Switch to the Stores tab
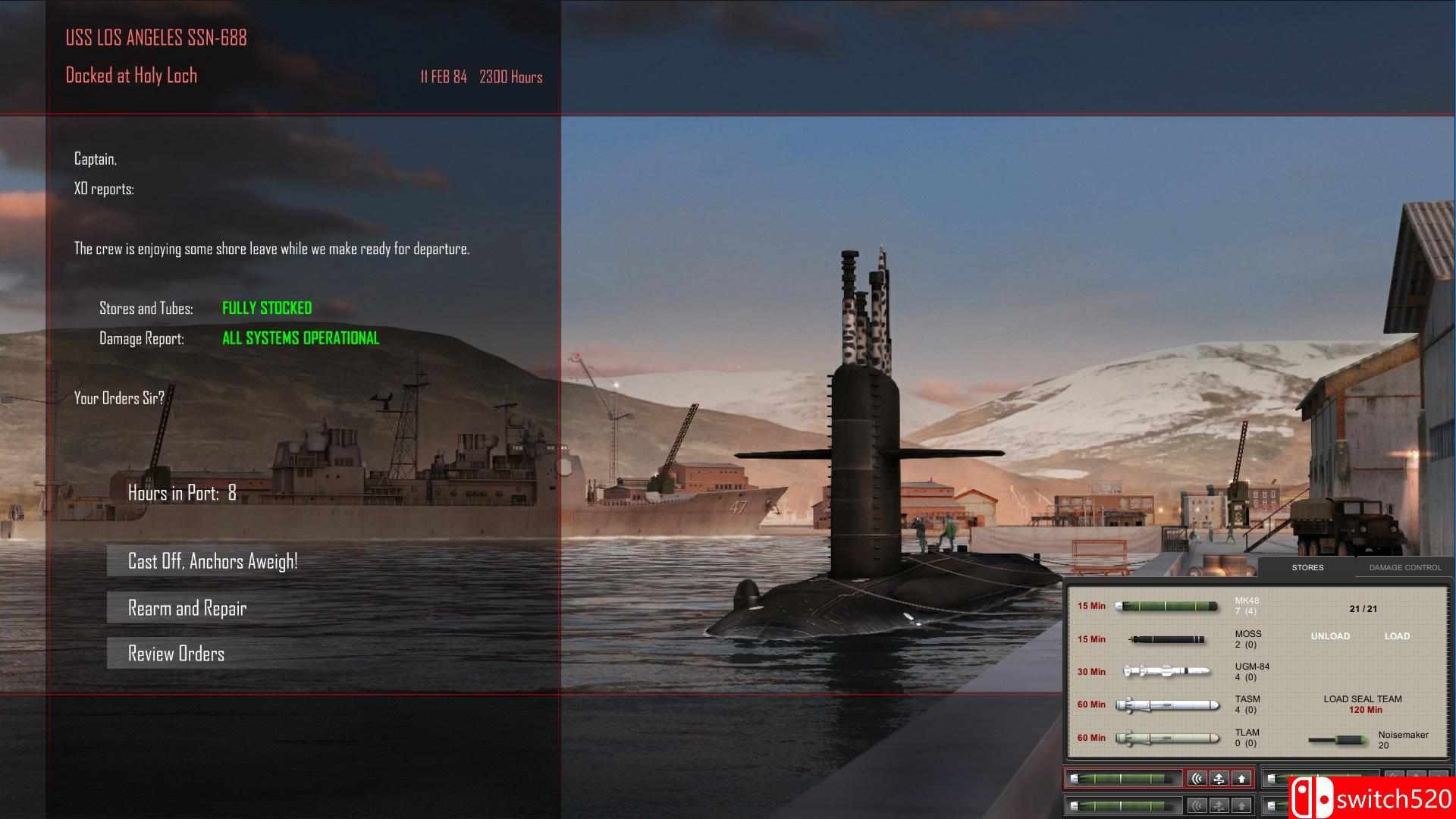Image resolution: width=1456 pixels, height=819 pixels. (1307, 567)
